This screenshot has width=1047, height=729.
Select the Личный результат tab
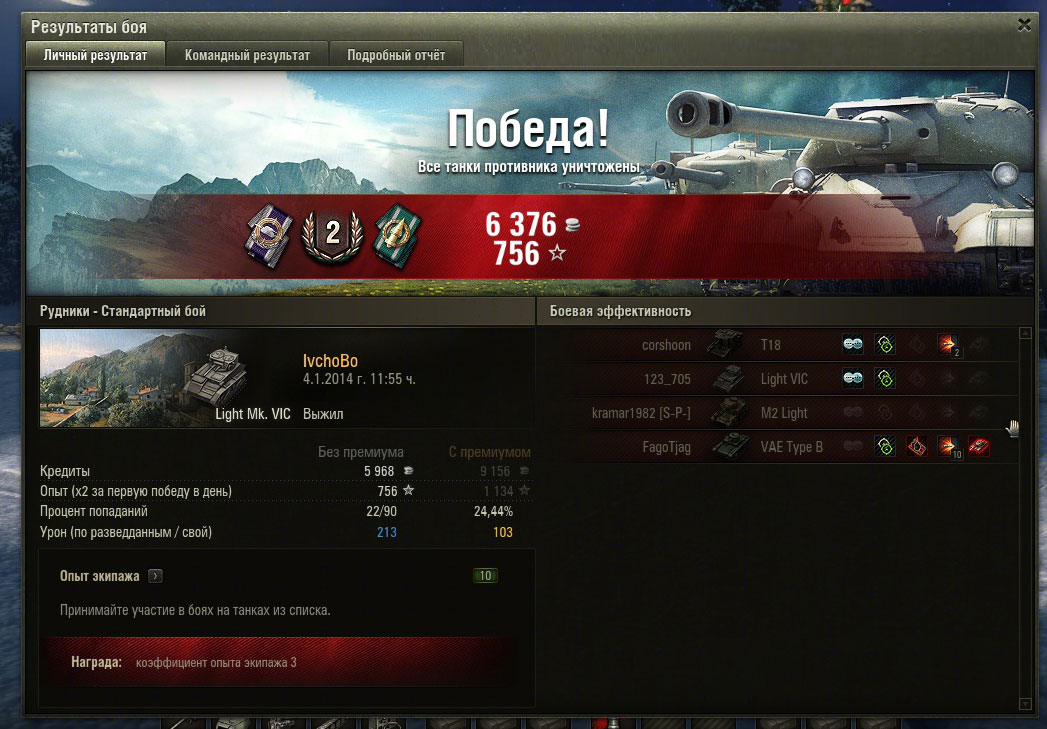(96, 55)
